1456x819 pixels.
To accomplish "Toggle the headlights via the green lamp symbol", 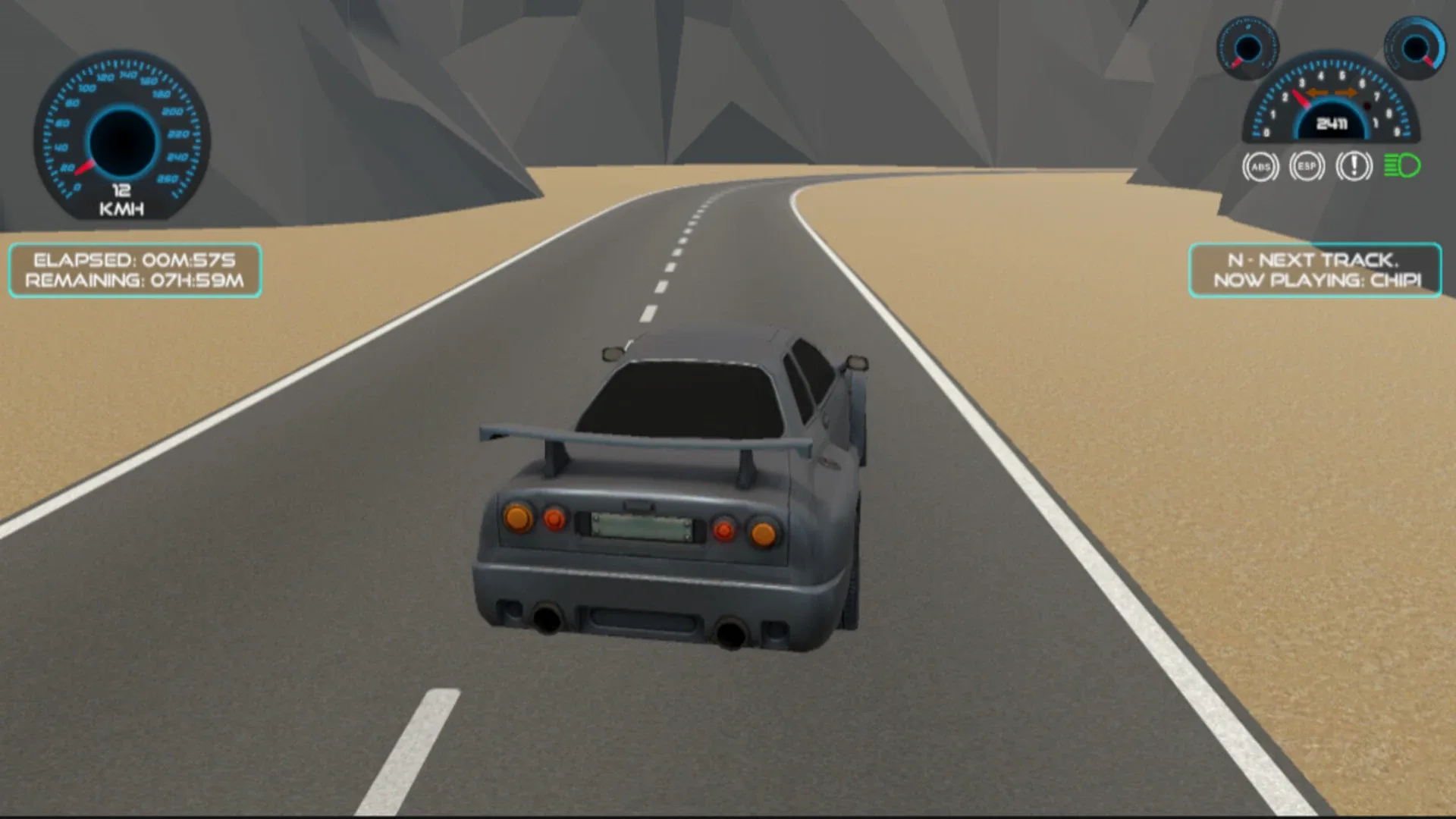I will (x=1402, y=165).
